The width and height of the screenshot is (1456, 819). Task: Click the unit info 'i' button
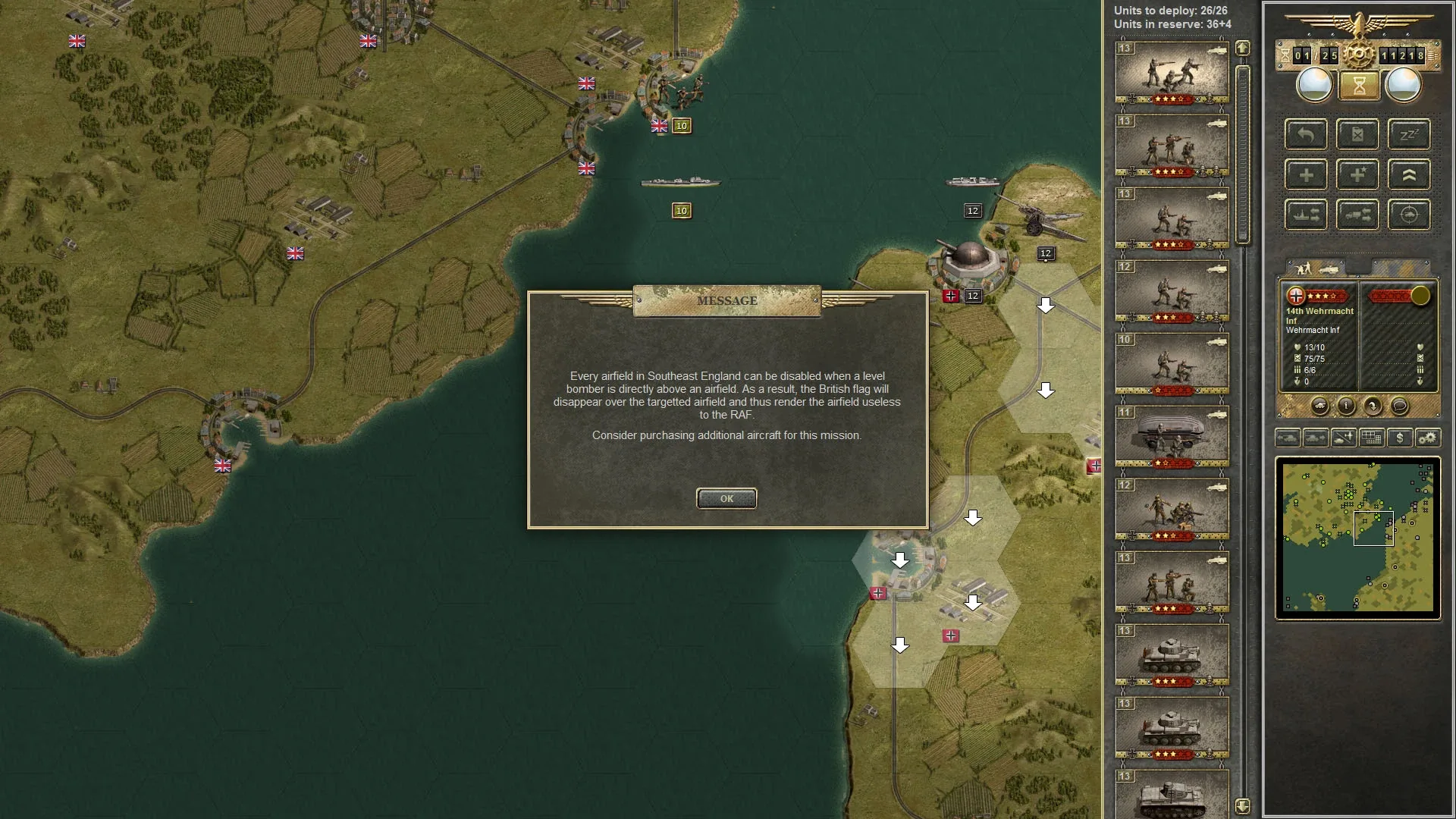tap(1346, 406)
